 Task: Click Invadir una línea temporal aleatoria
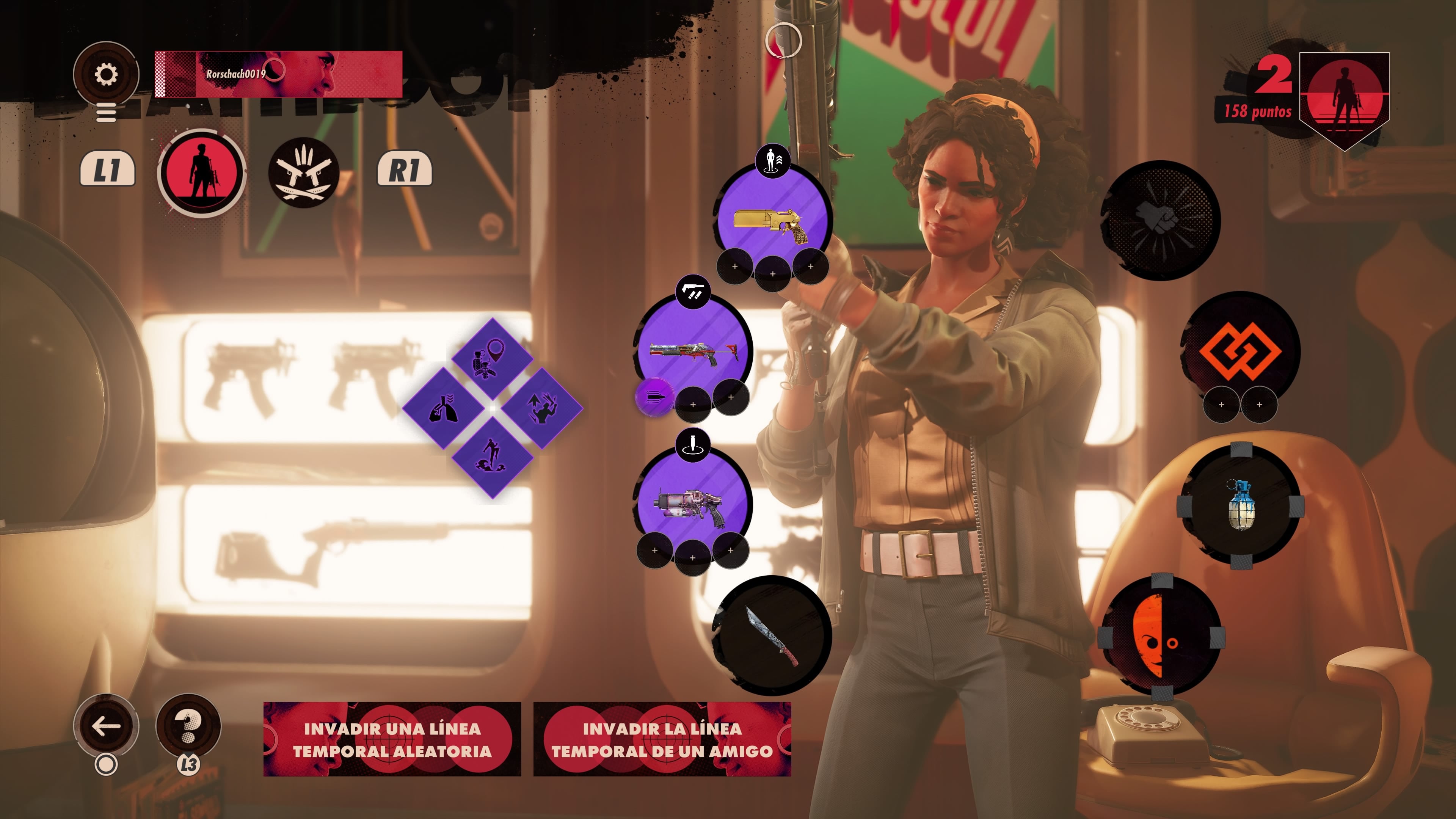coord(392,739)
